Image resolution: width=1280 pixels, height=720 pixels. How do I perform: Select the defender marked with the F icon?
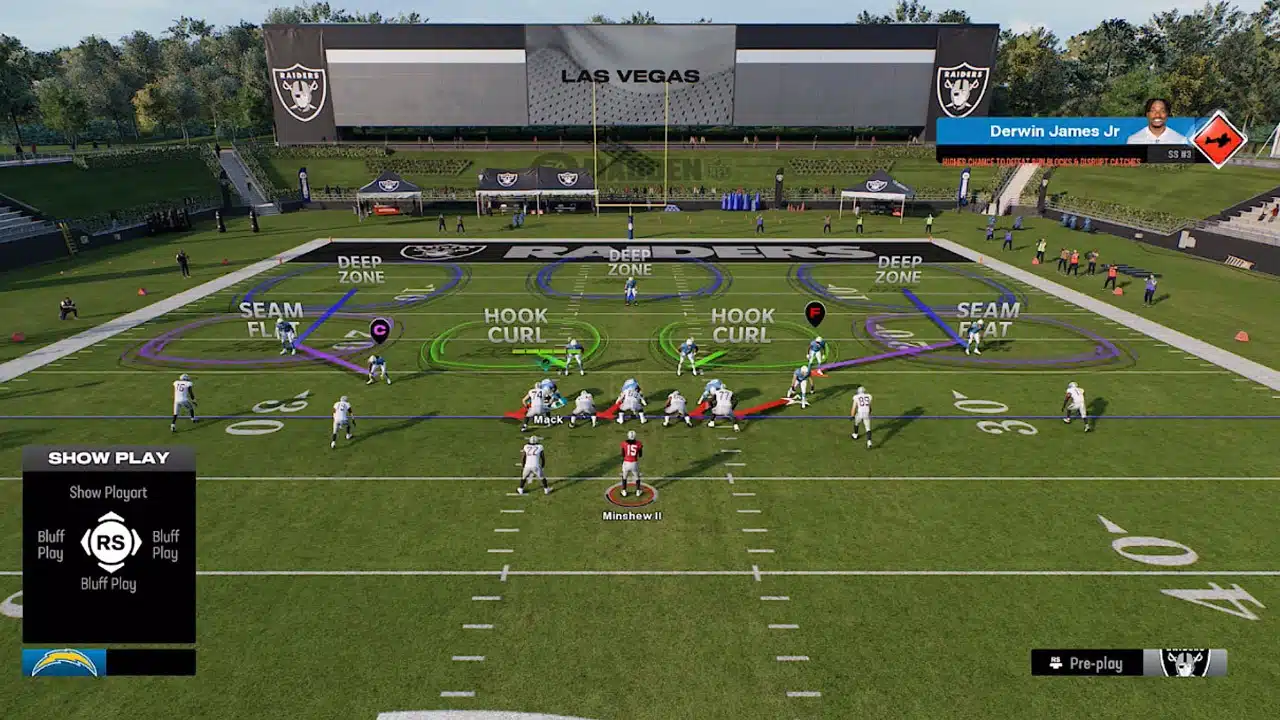[x=815, y=314]
